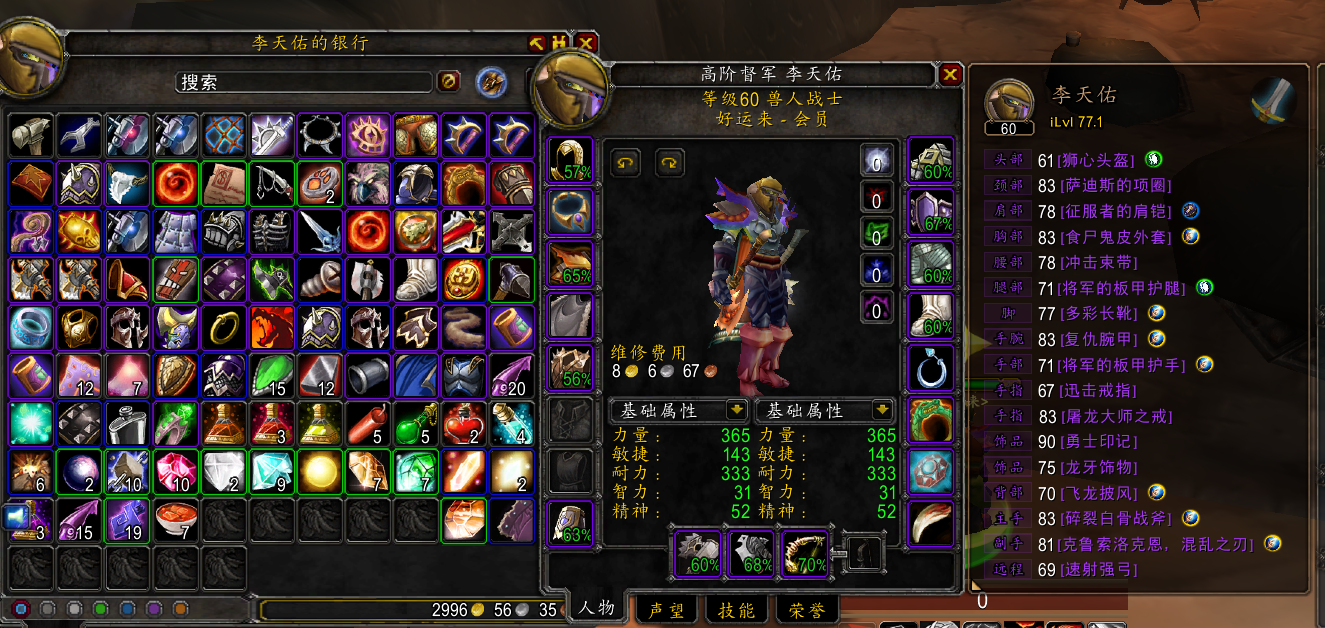Select the red heart potion stack

(463, 423)
